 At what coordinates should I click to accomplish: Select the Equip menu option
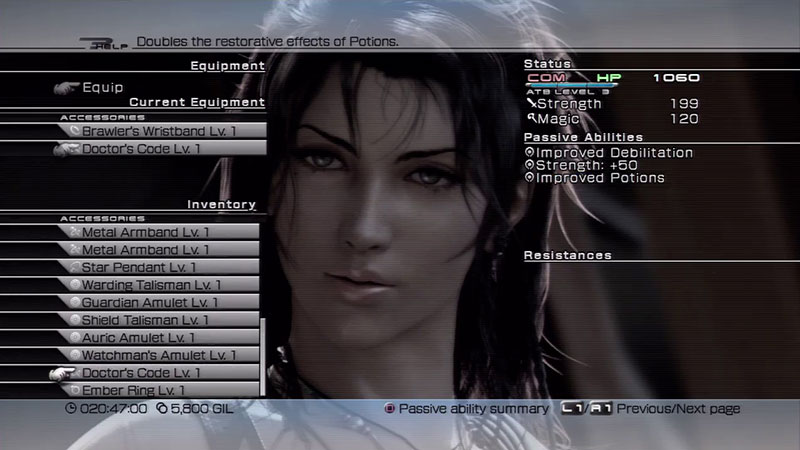(102, 87)
